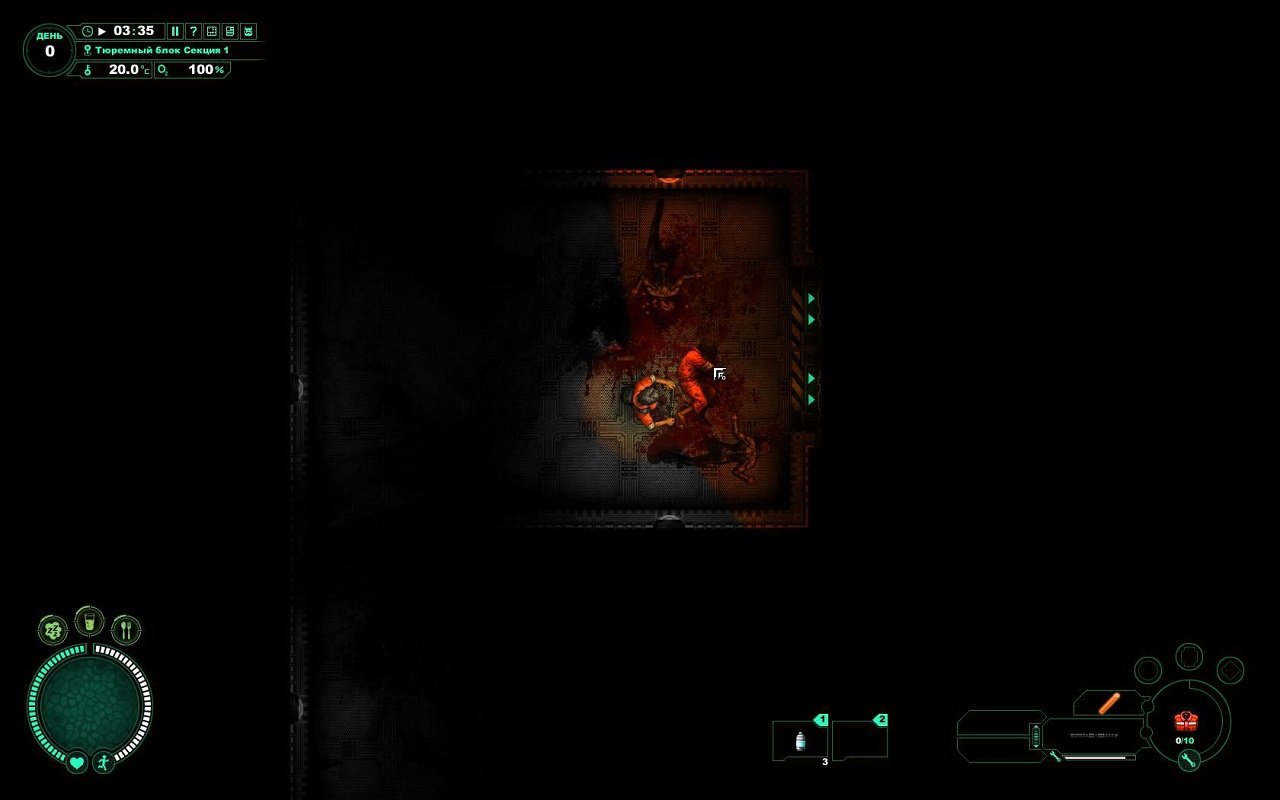The image size is (1280, 800).
Task: Click the thermometer temperature icon
Action: [87, 70]
